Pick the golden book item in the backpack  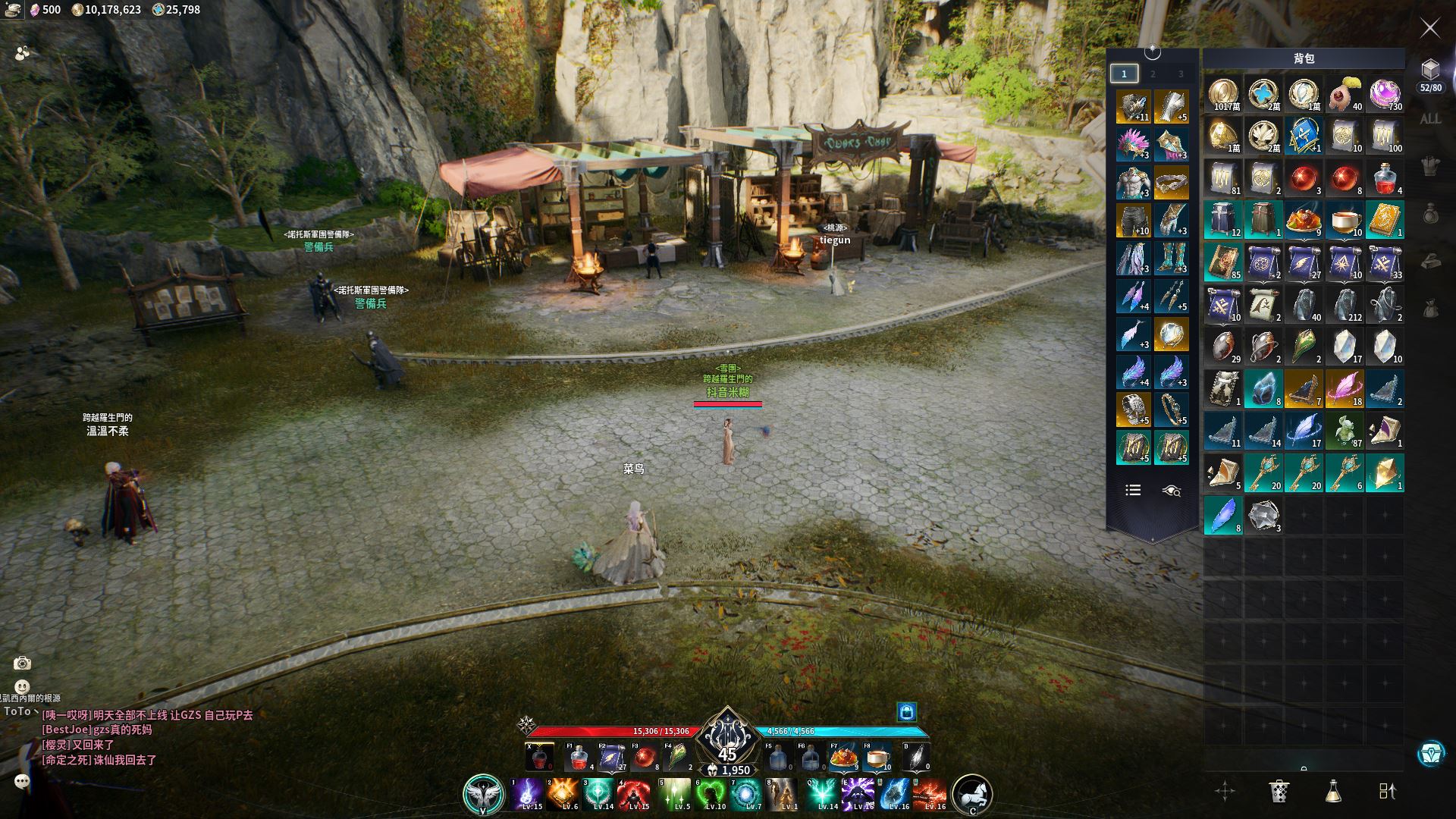[1385, 219]
